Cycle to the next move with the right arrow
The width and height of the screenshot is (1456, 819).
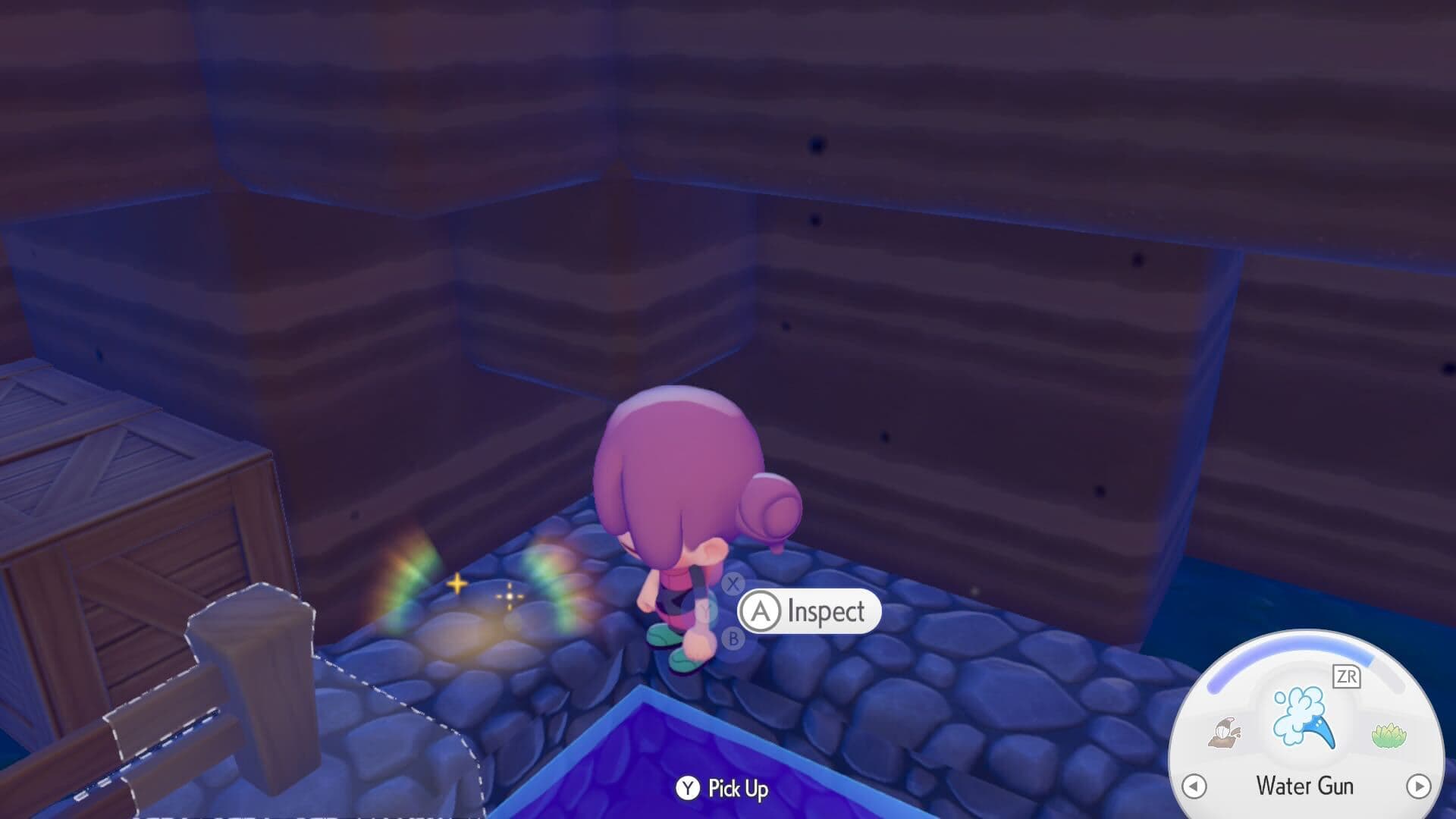coord(1419,785)
